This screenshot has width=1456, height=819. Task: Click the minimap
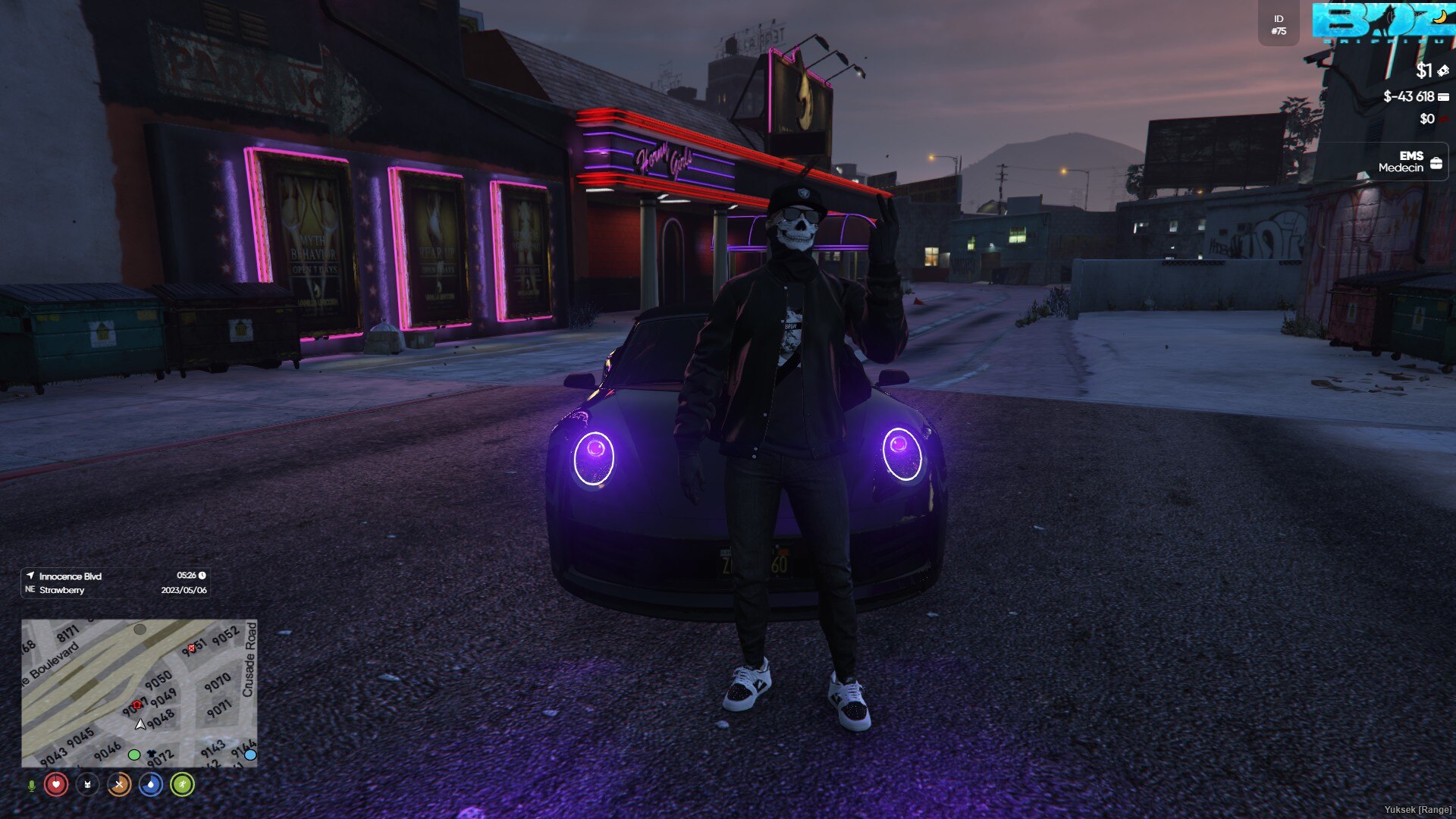[x=139, y=692]
